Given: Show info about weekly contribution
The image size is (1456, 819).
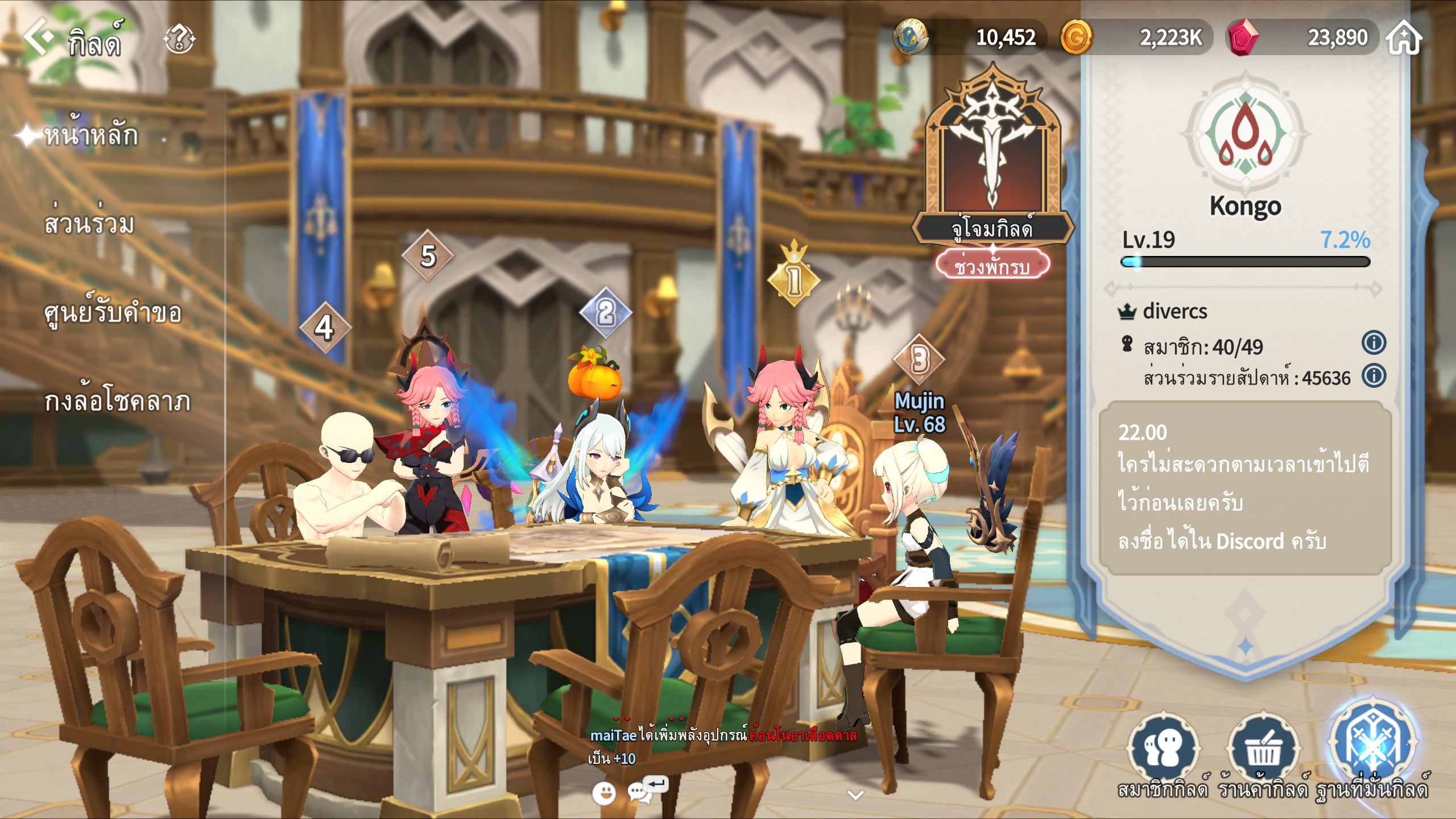Looking at the screenshot, I should tap(1374, 376).
